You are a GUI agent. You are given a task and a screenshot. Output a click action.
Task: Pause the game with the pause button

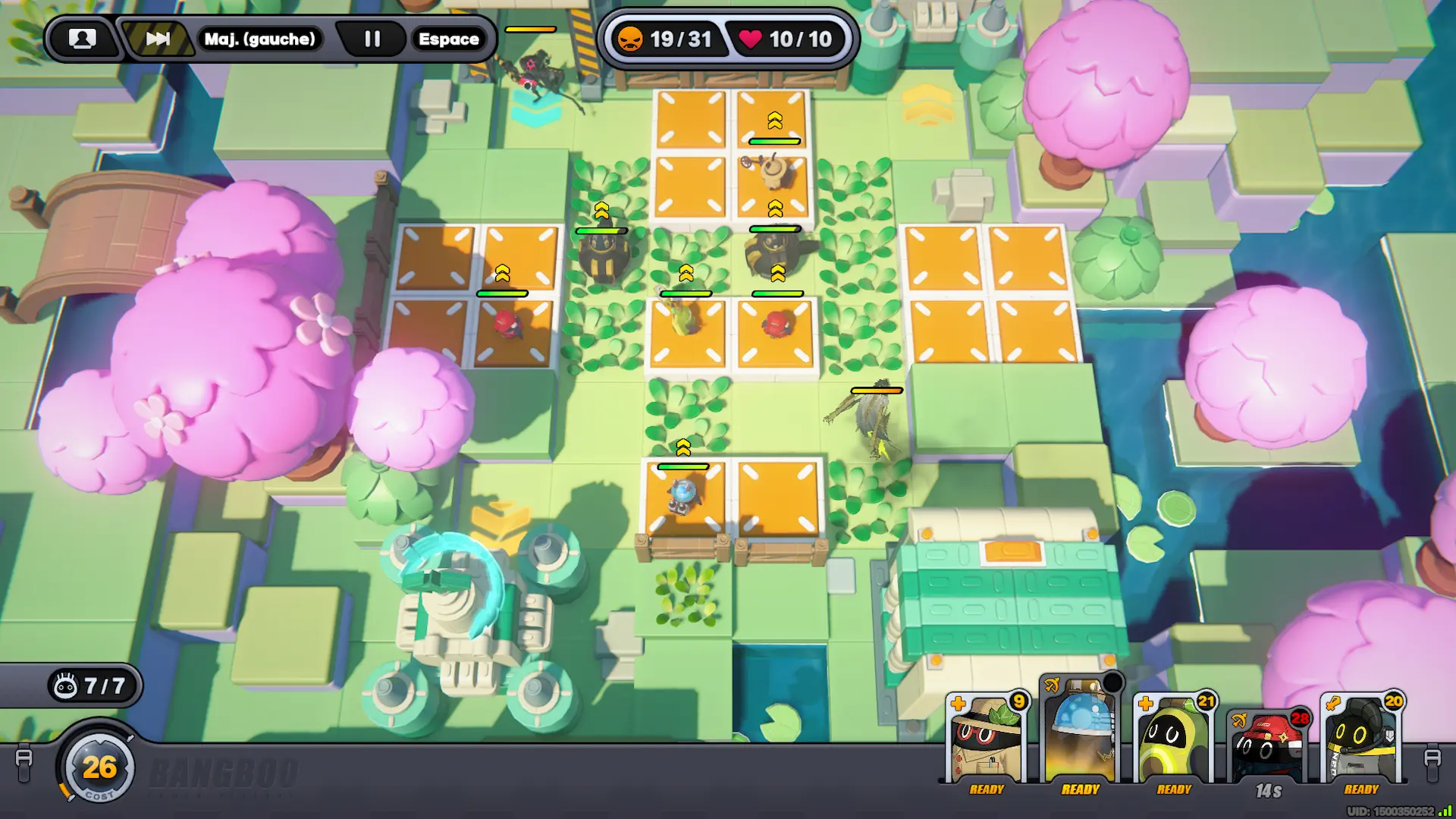(372, 39)
